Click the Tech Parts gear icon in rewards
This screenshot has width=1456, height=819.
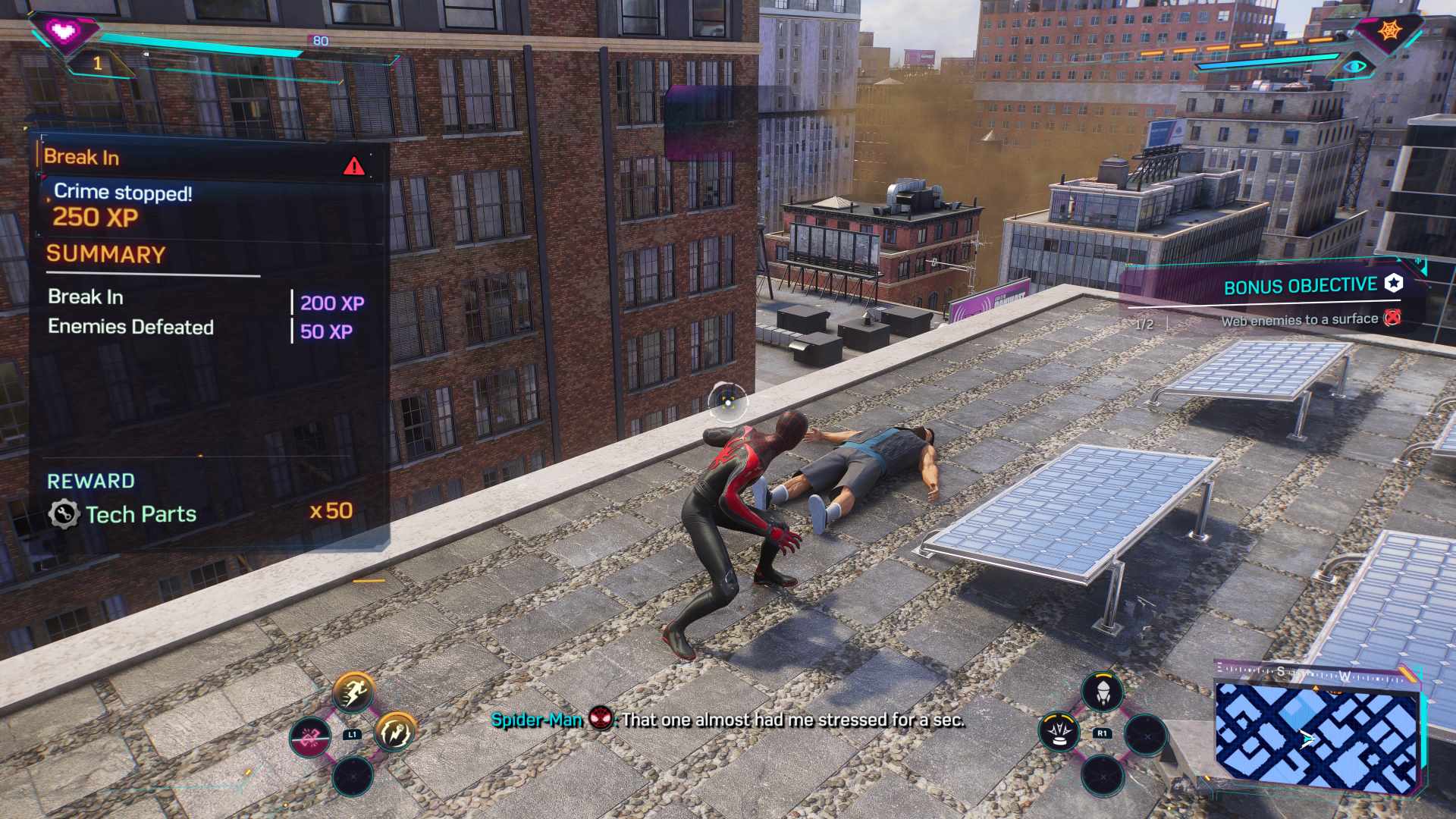pos(65,514)
